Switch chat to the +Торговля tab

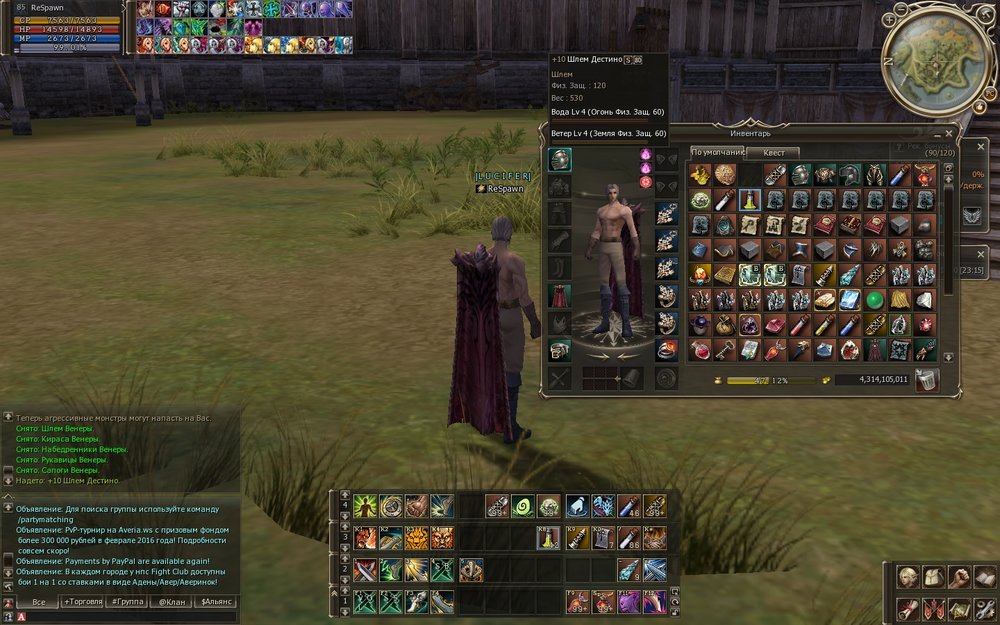pos(81,601)
